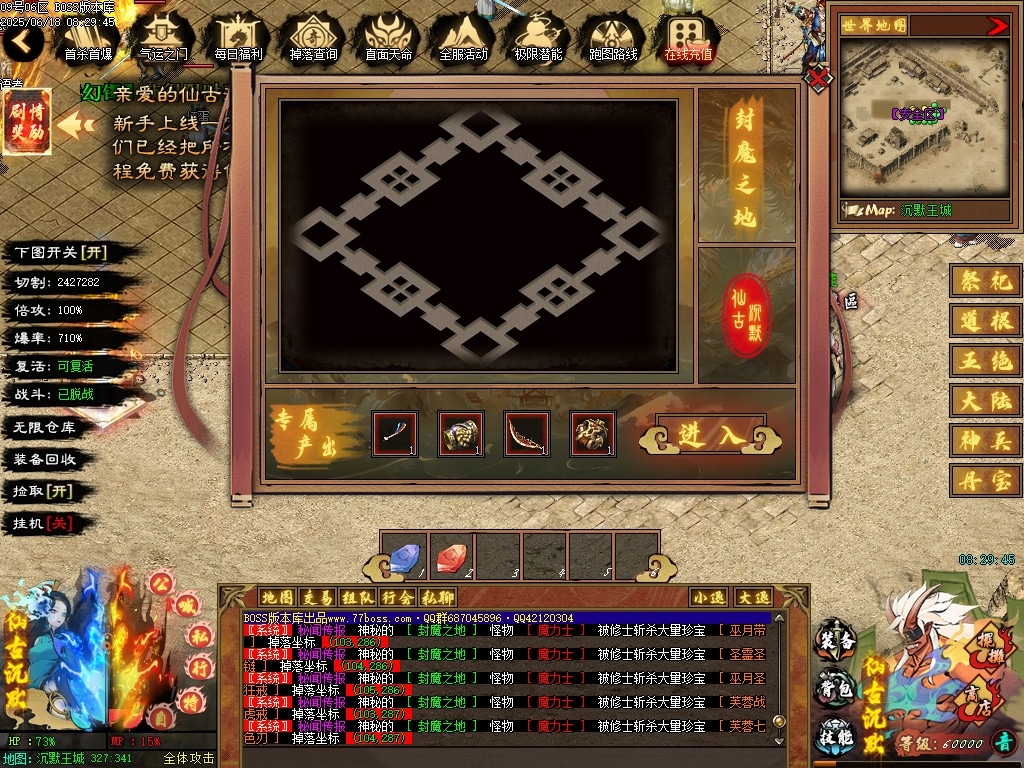1024x768 pixels.
Task: Collapse the top menu with the back arrow
Action: click(22, 41)
